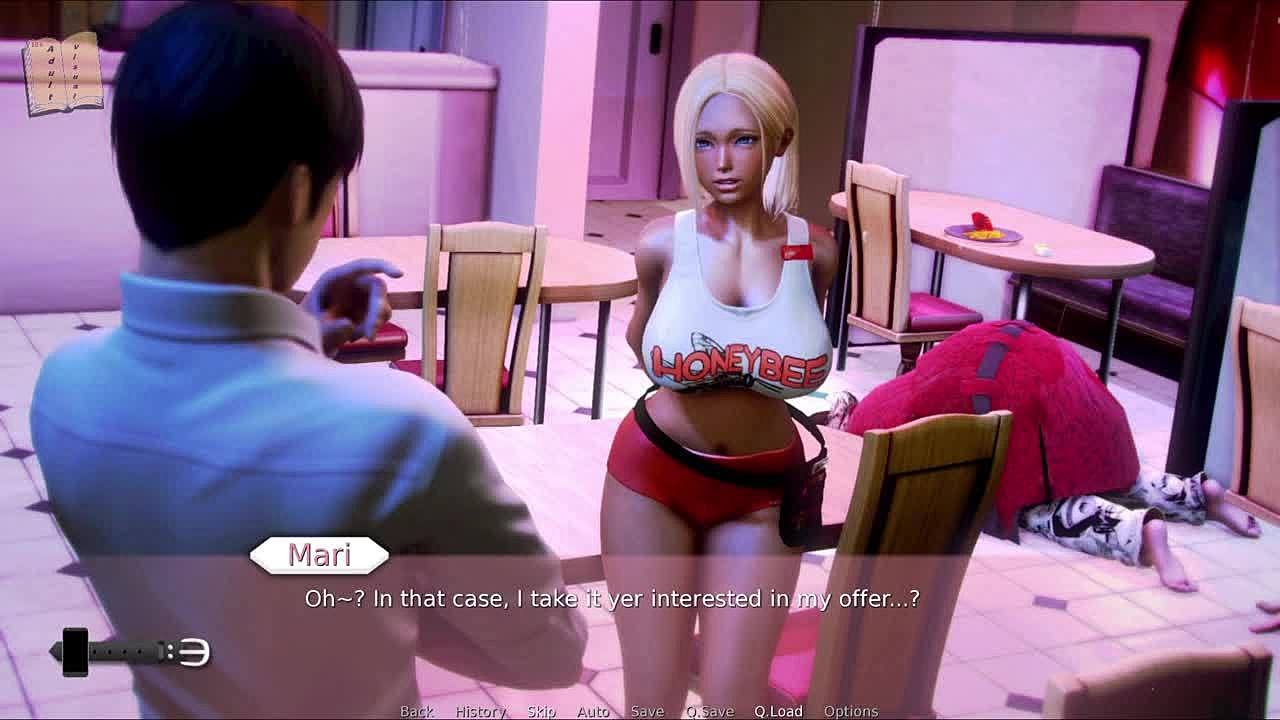Screen dimensions: 1280x720
Task: Open the phone icon
Action: pos(76,652)
